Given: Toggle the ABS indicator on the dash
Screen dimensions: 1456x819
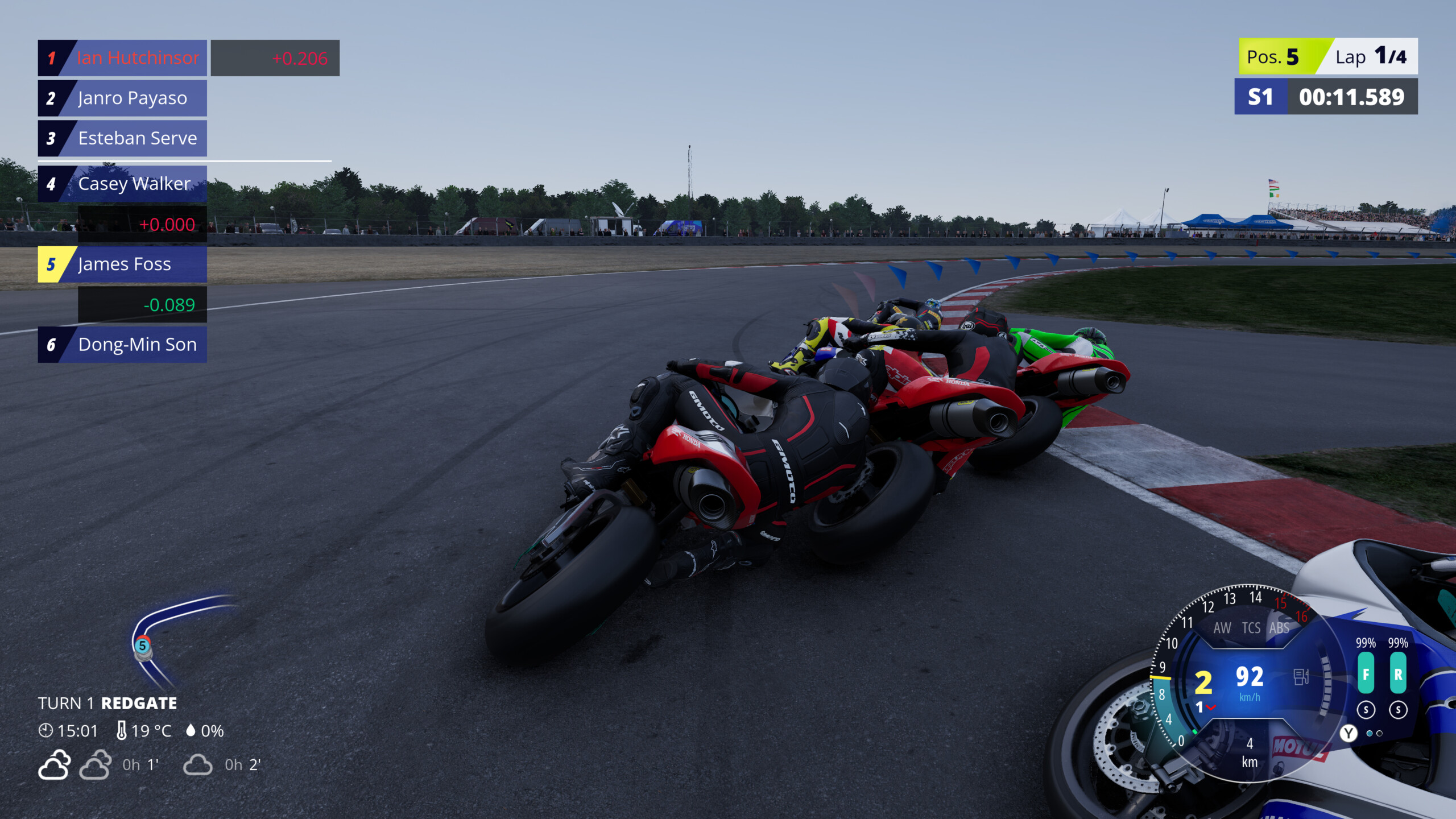Looking at the screenshot, I should [1279, 628].
